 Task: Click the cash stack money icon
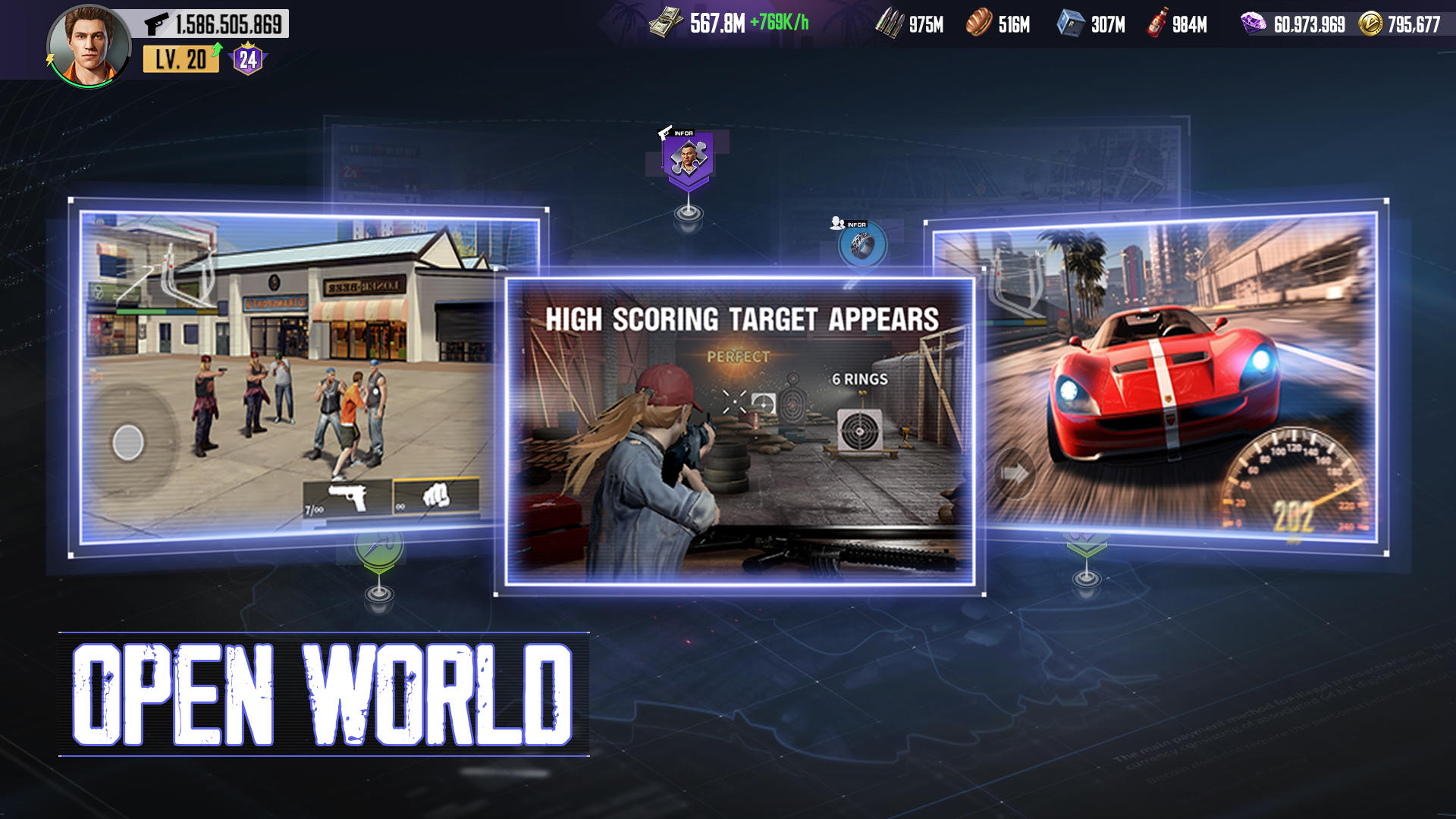click(666, 23)
